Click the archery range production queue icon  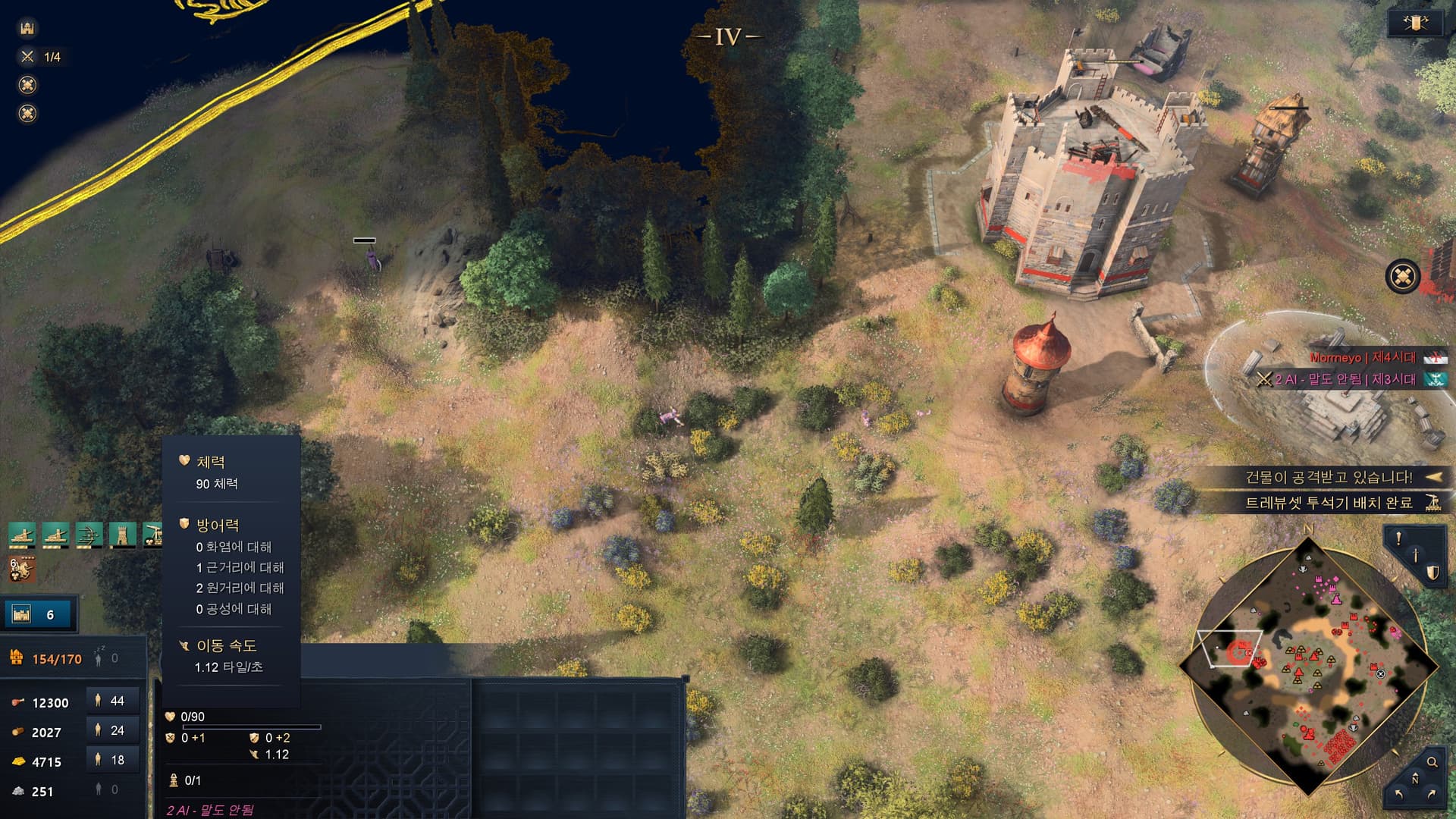[88, 535]
